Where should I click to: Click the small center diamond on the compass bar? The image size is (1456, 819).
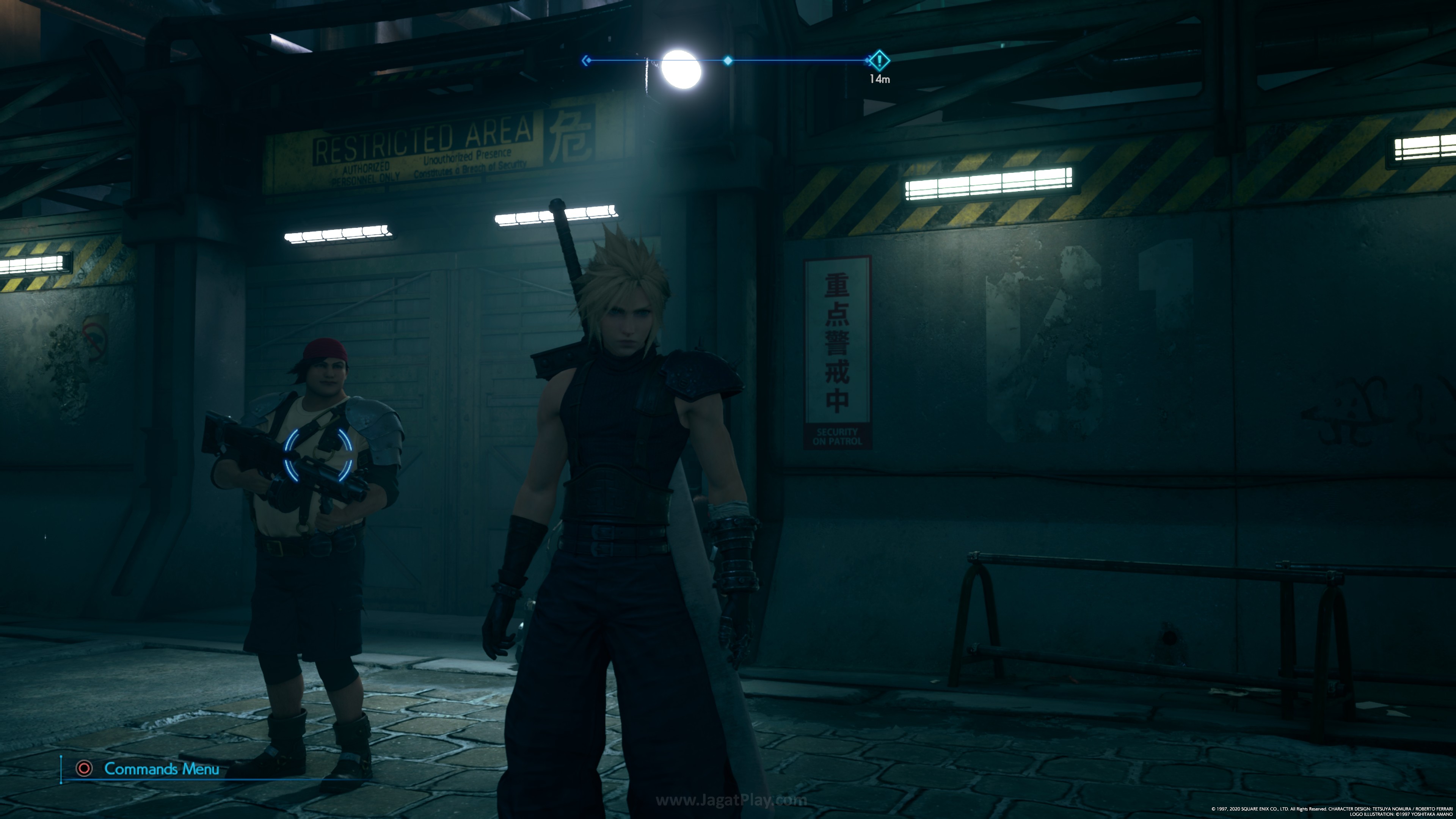pos(728,61)
